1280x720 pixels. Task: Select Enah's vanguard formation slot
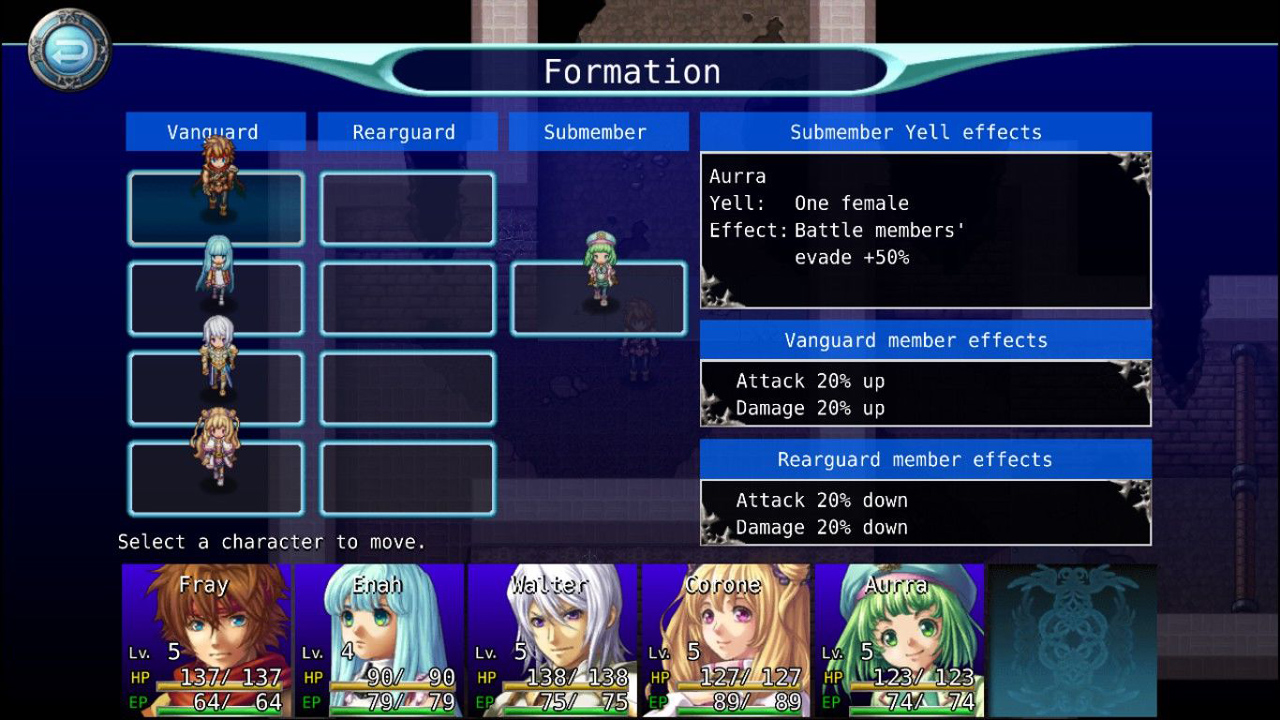coord(216,298)
